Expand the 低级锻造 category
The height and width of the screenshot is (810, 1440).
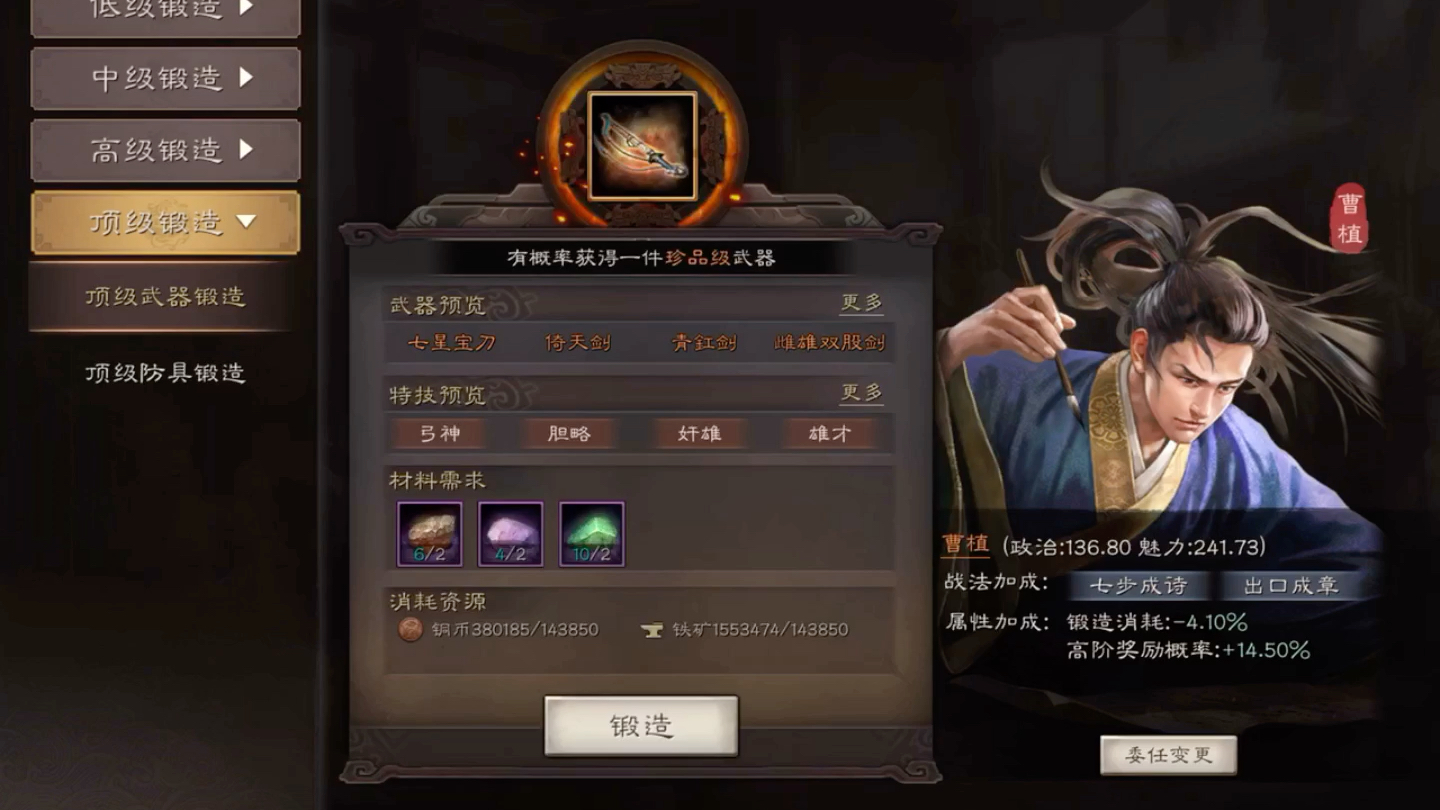[165, 12]
